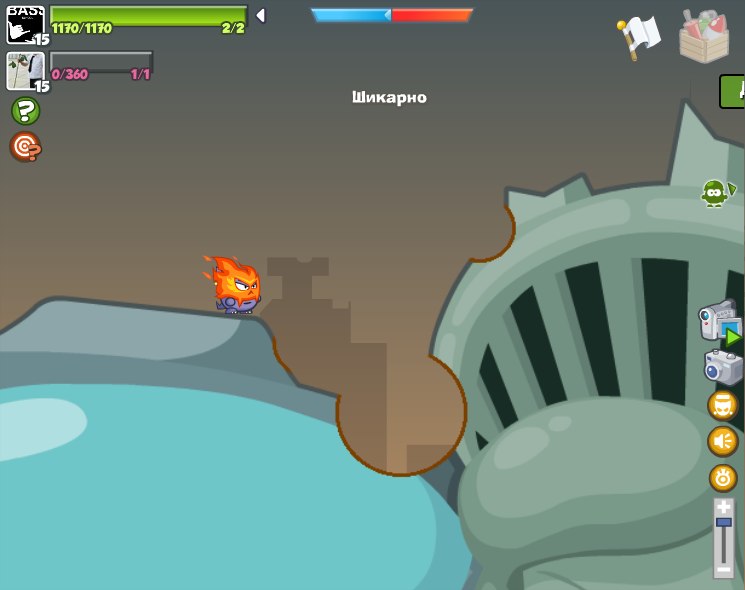
Task: Zoom out using the minus button
Action: click(x=724, y=570)
